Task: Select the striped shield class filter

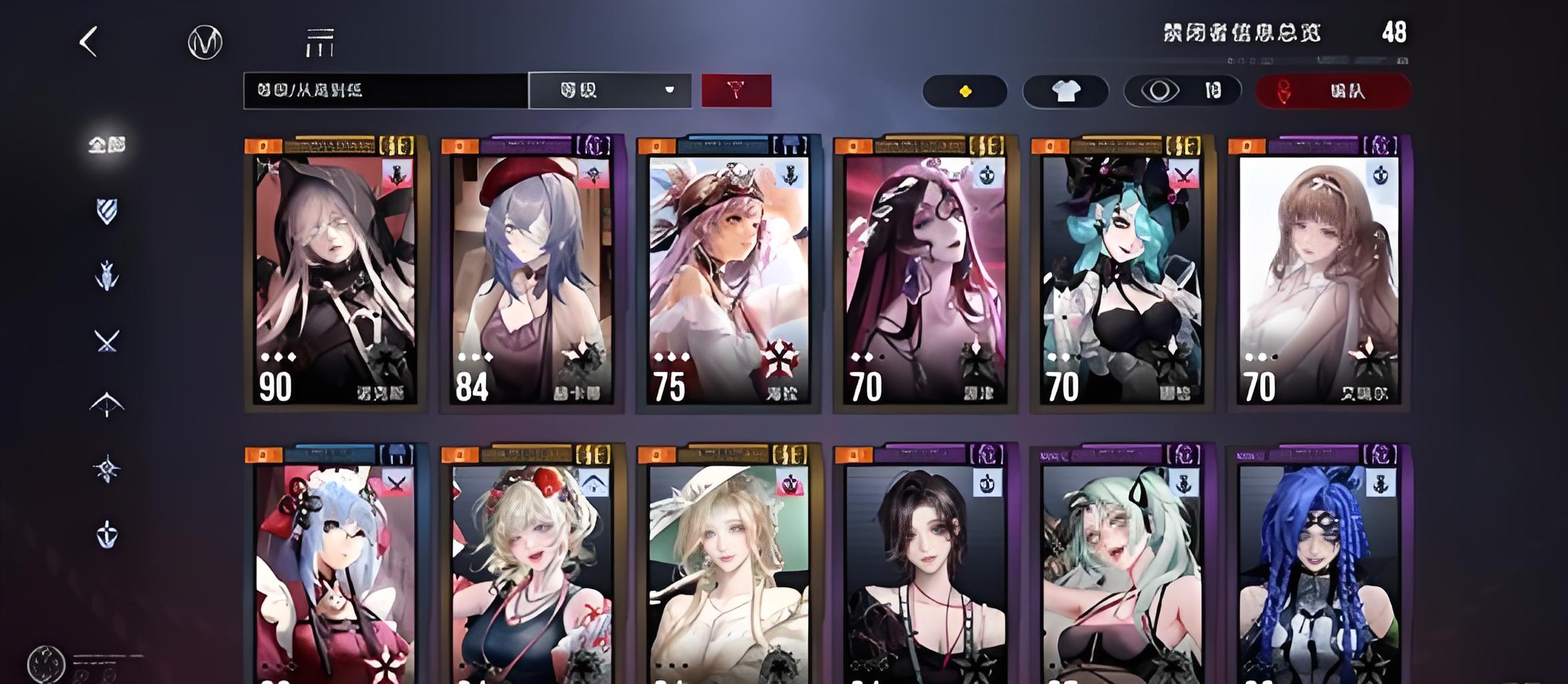Action: pos(107,212)
